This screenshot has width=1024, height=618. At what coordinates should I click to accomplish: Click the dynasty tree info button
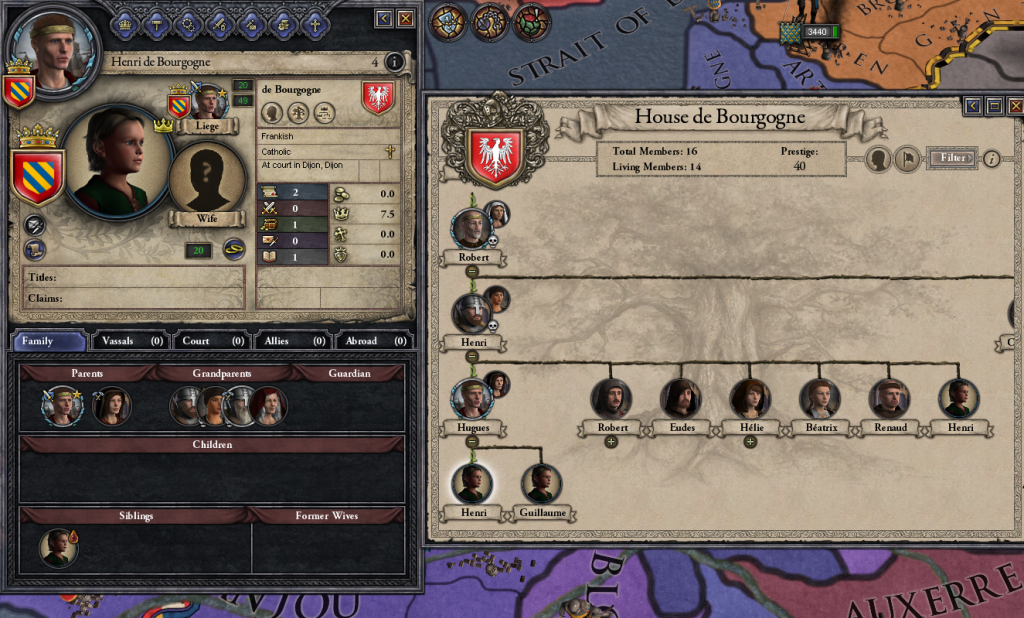992,158
